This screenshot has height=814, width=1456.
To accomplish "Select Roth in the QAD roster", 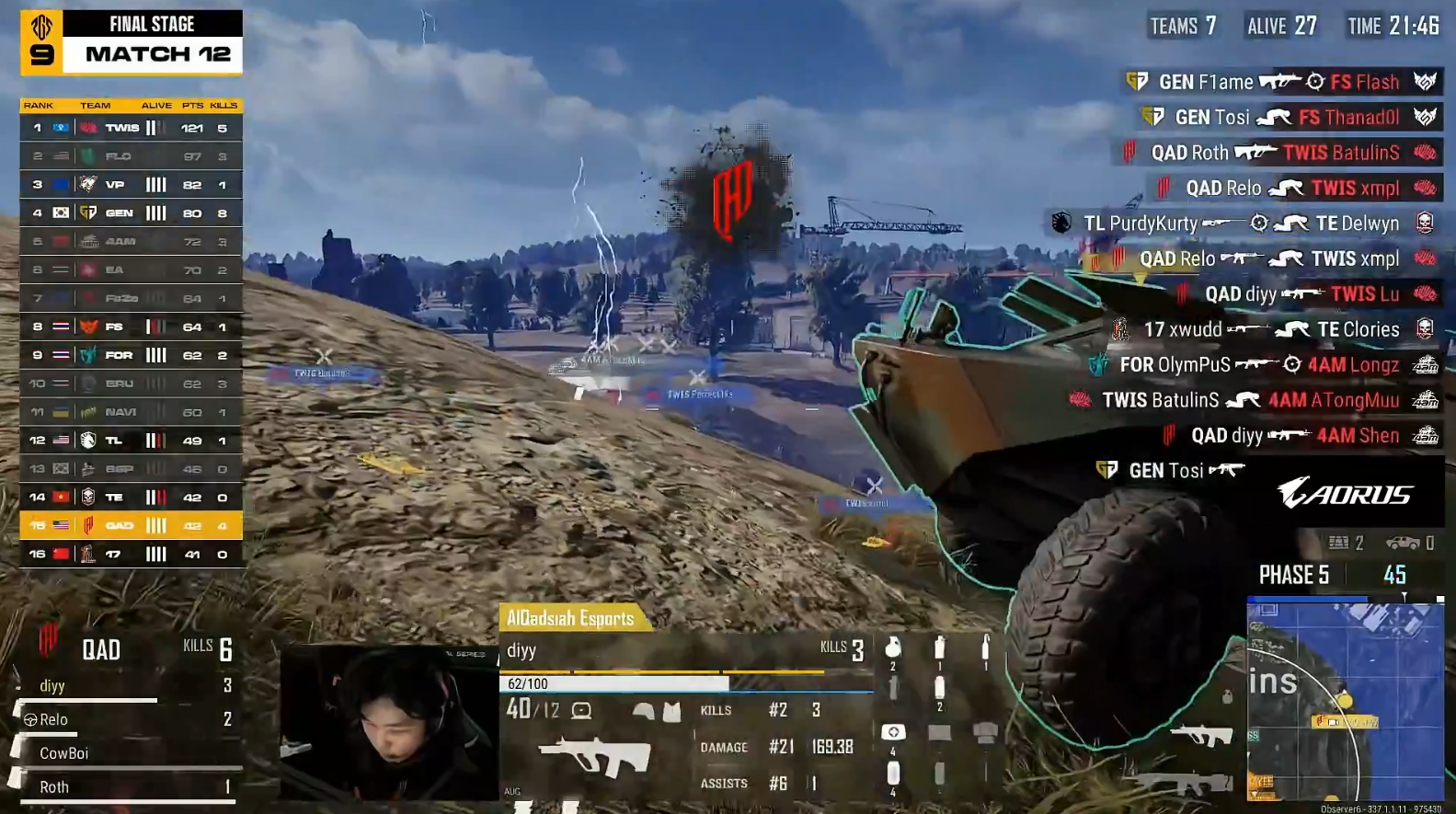I will 54,787.
